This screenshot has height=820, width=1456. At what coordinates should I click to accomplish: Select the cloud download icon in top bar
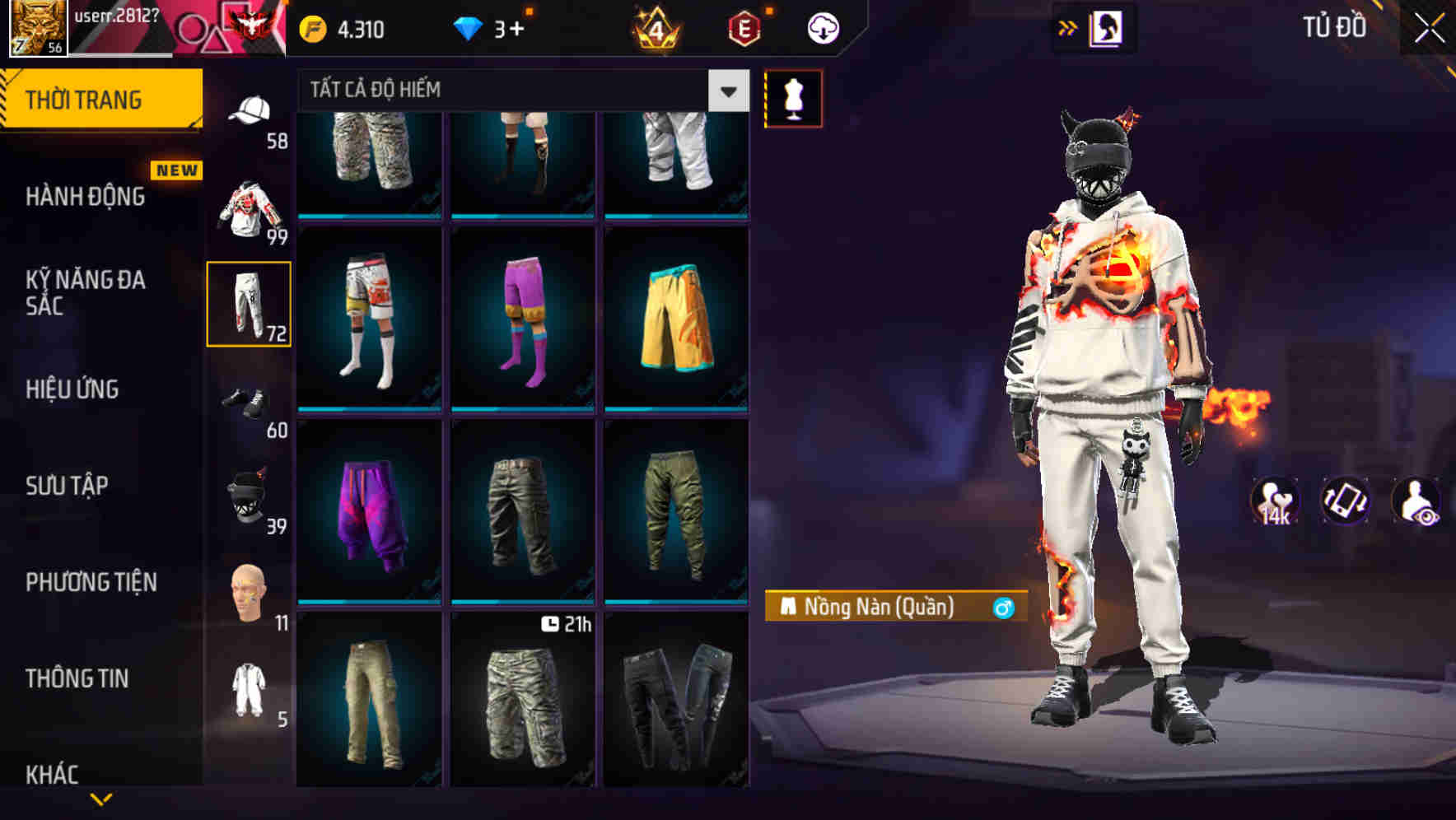coord(822,26)
